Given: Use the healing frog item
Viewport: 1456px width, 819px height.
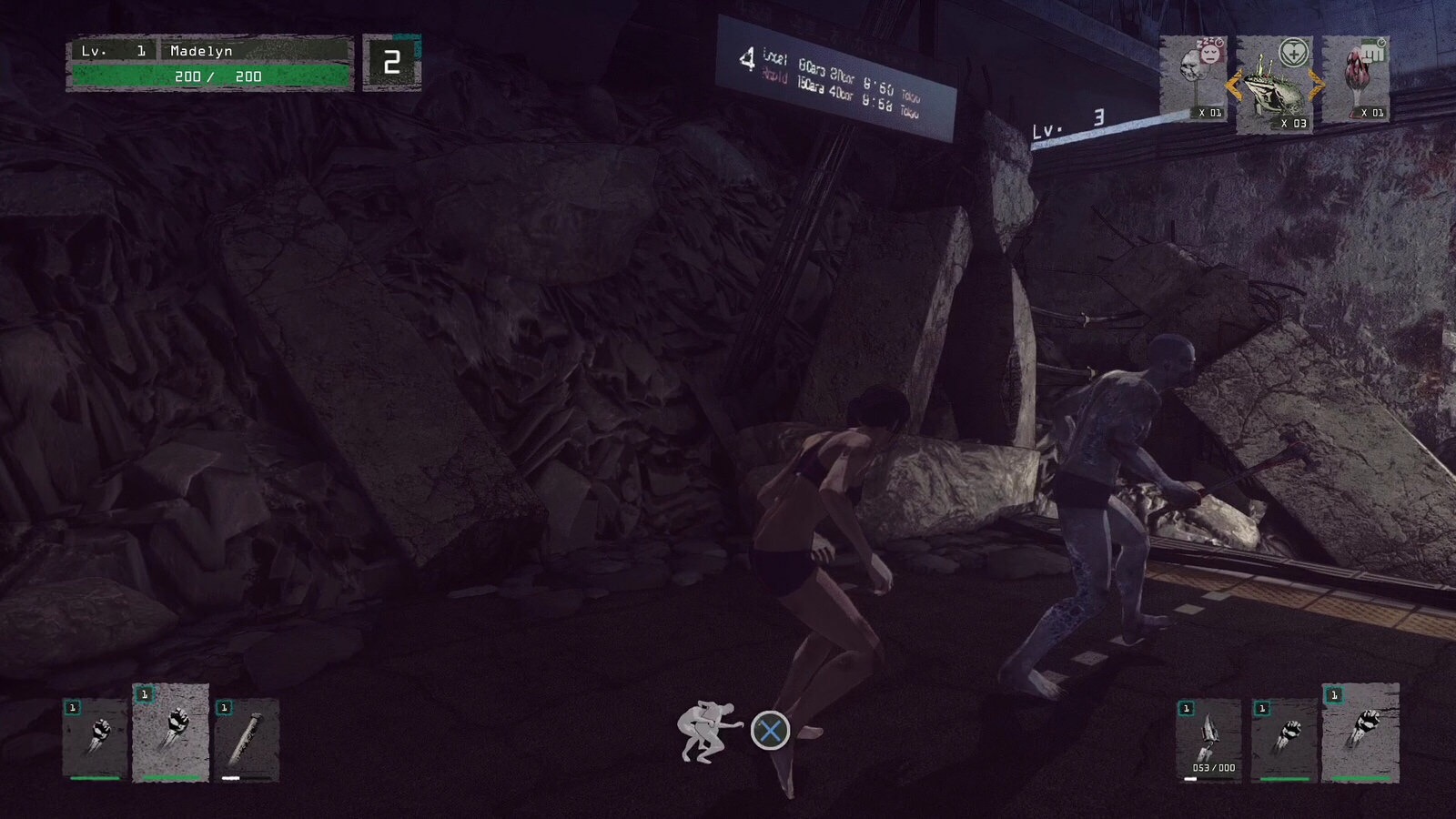Looking at the screenshot, I should coord(1273,85).
